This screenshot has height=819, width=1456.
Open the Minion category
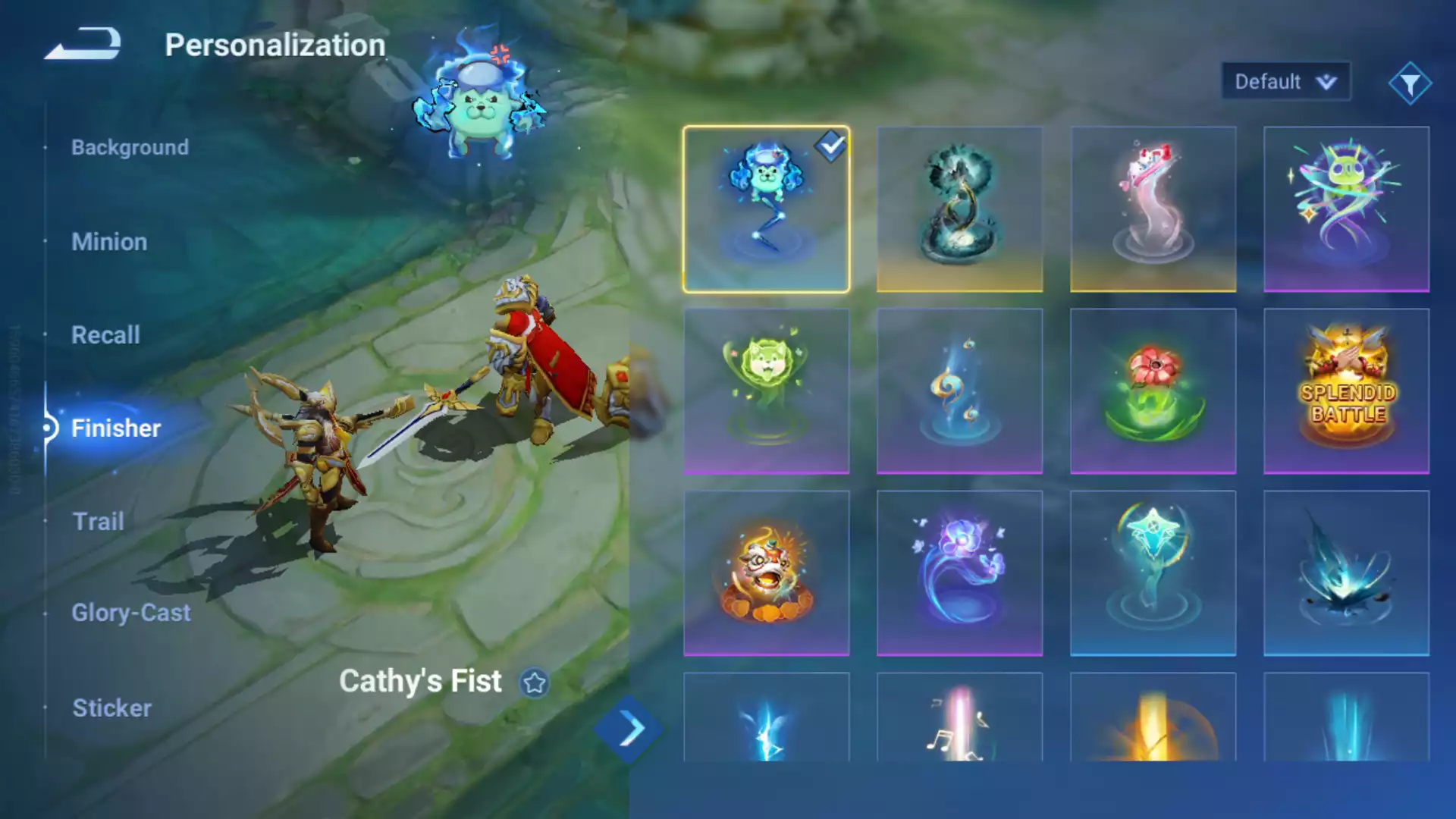109,242
